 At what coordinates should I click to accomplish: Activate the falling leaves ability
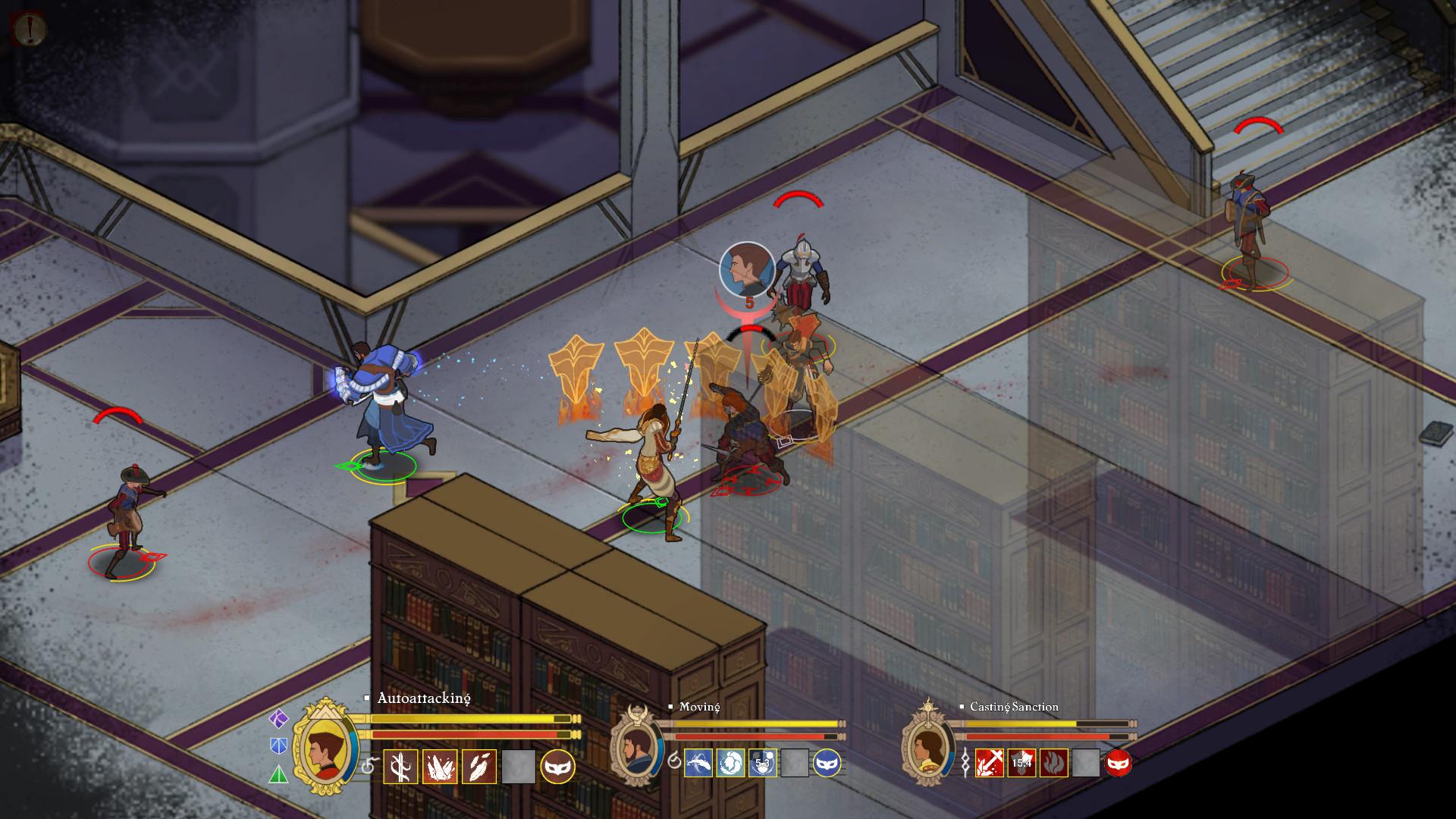(x=479, y=767)
